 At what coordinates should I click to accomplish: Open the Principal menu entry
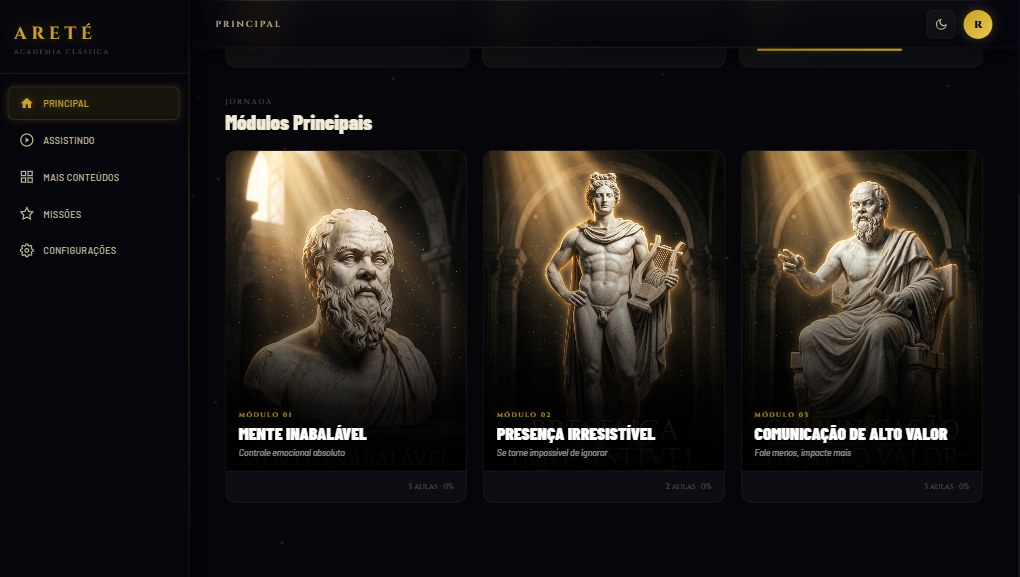click(x=93, y=103)
